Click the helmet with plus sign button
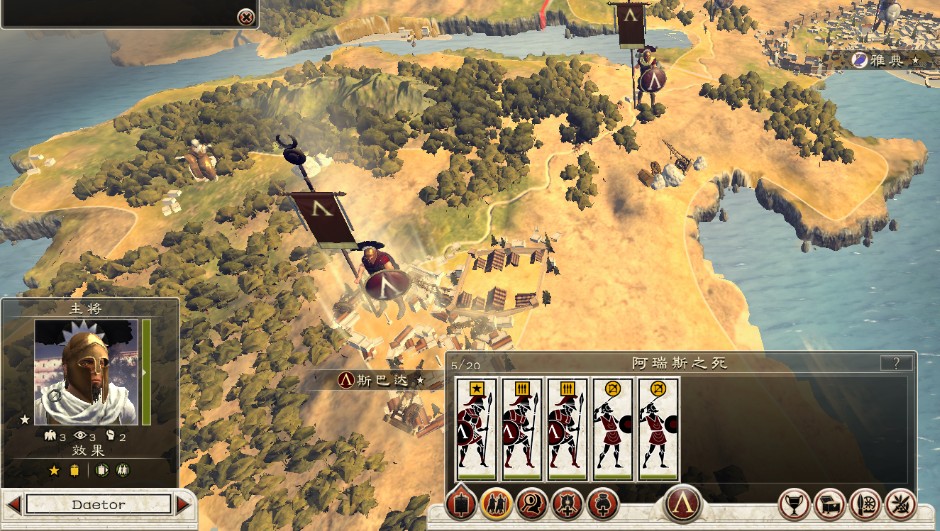The image size is (940, 531). pos(567,503)
